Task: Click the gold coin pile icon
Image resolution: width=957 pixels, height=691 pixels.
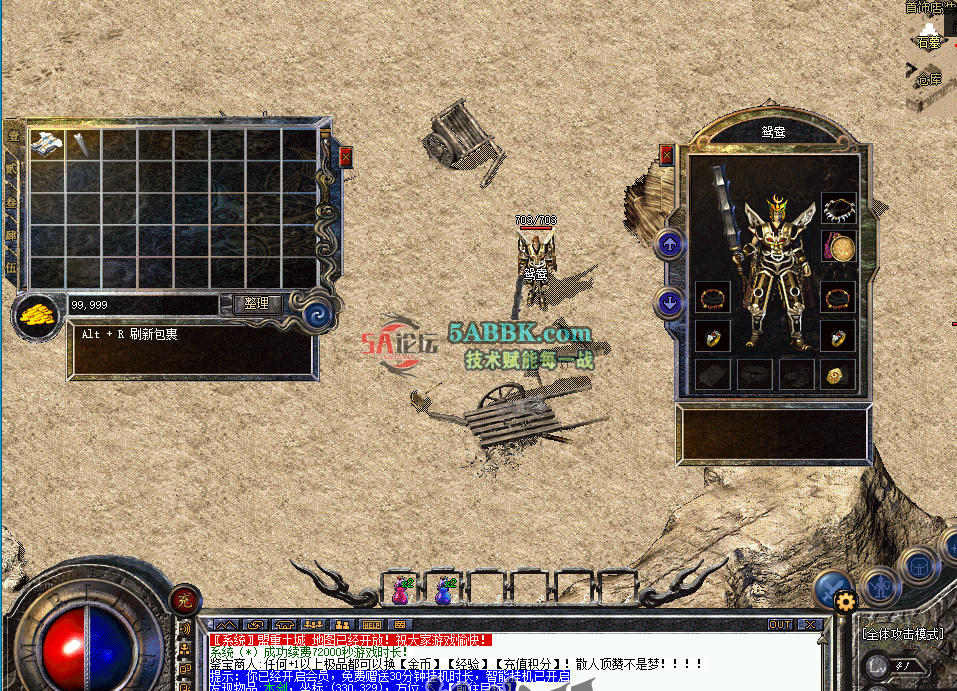Action: [37, 314]
